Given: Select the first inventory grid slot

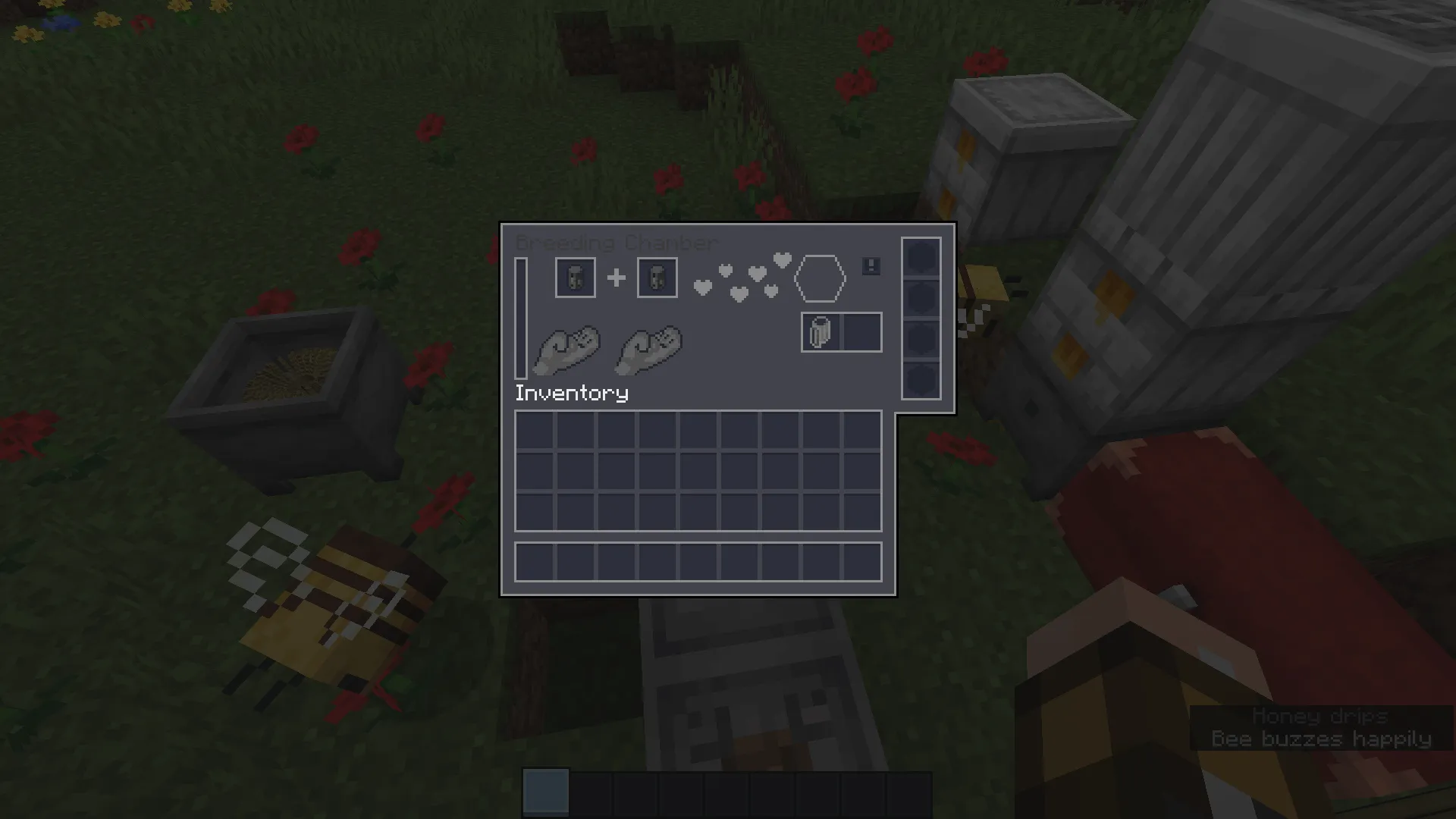Looking at the screenshot, I should click(x=535, y=428).
